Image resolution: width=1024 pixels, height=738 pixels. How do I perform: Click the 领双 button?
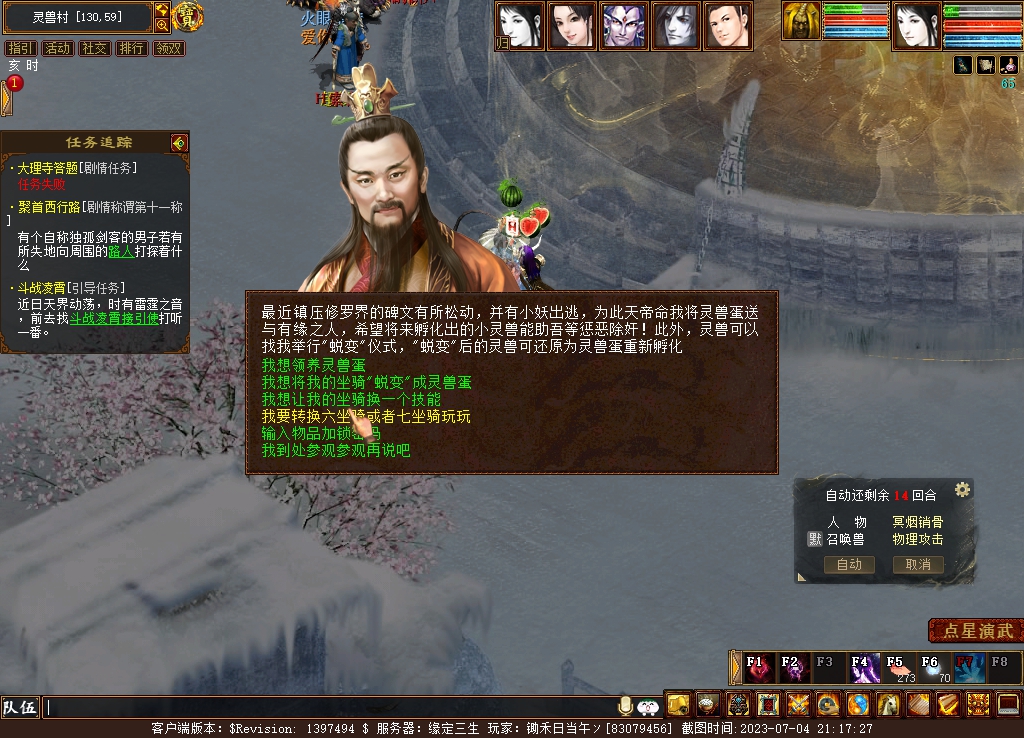[x=168, y=48]
